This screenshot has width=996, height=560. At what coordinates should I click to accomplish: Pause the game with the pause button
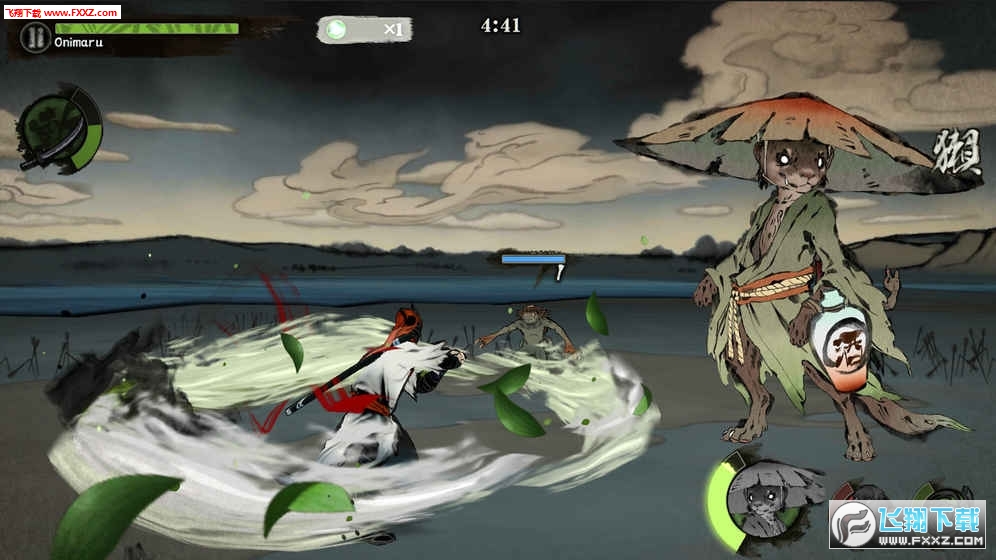36,38
